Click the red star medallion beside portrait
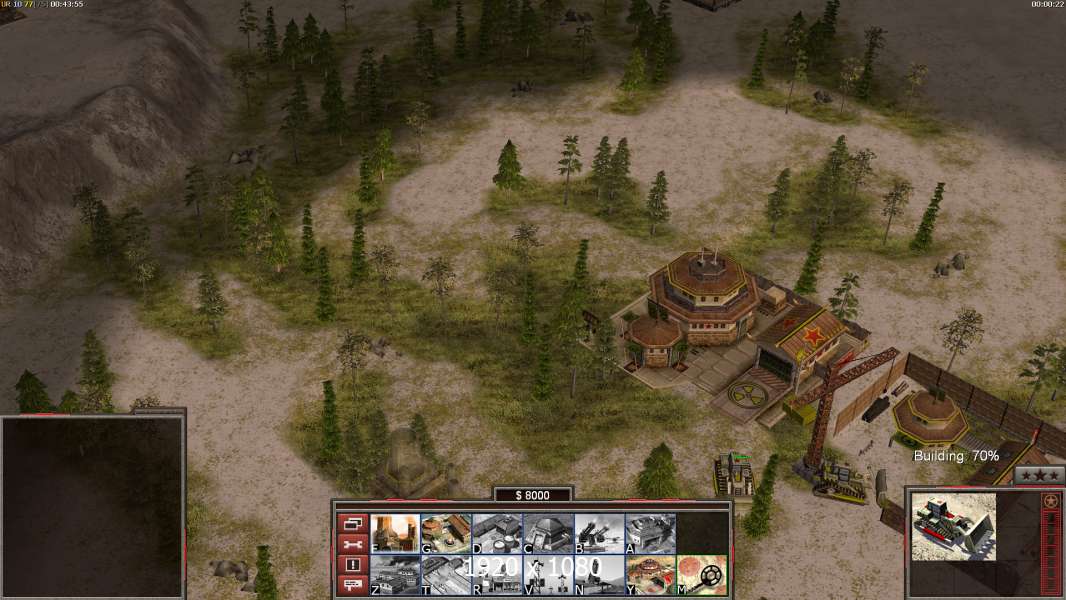The width and height of the screenshot is (1066, 600). tap(1051, 501)
